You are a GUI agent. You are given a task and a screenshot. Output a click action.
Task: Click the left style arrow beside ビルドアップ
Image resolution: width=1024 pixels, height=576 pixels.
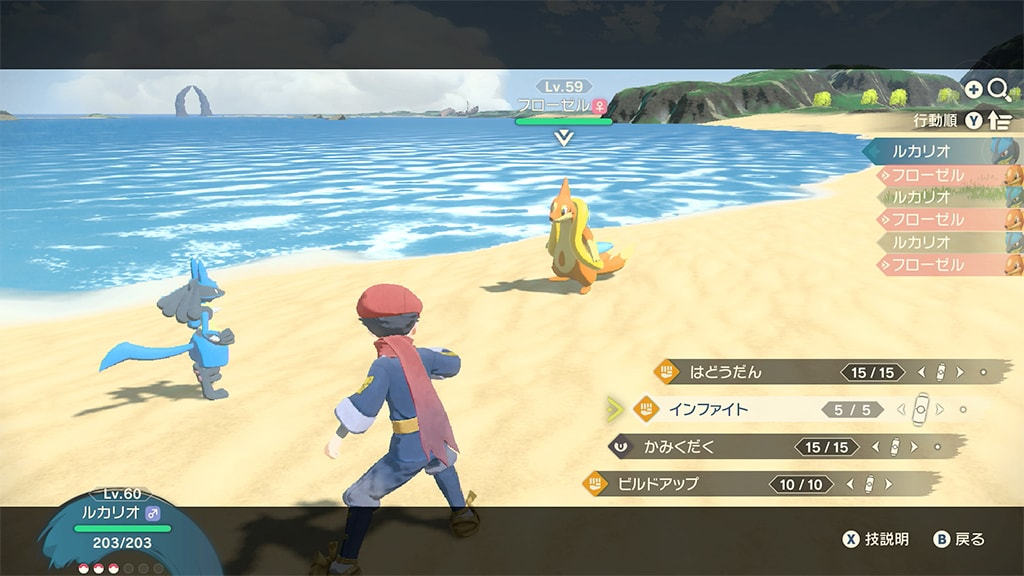[851, 484]
